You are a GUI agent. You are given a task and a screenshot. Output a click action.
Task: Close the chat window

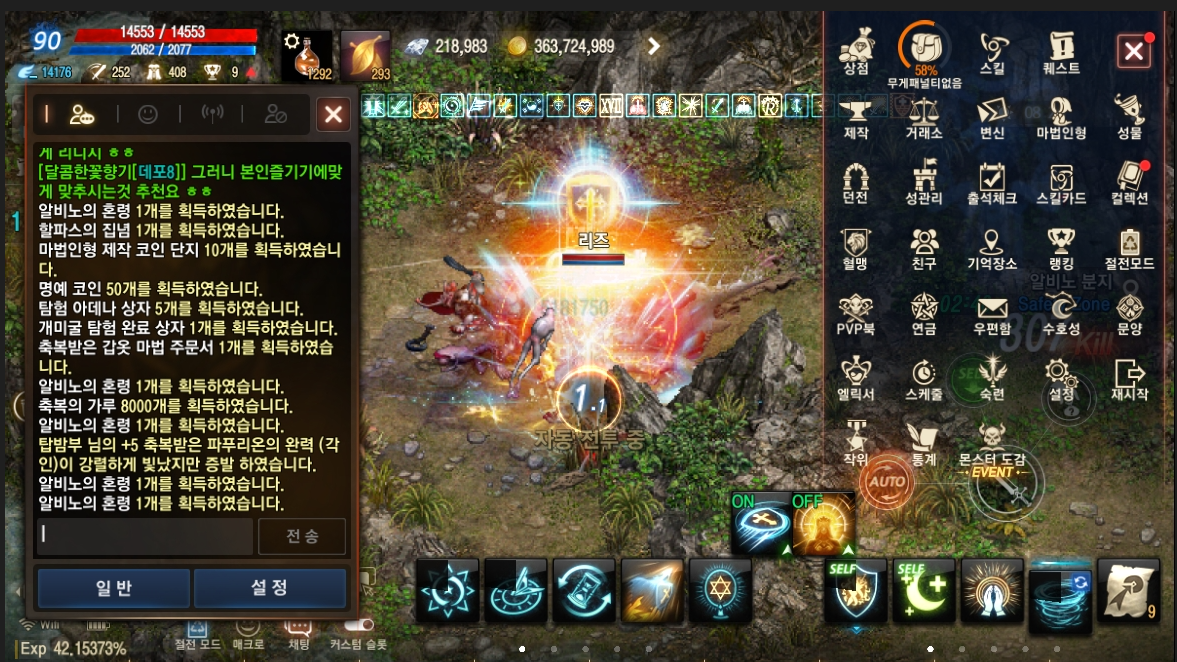tap(332, 115)
